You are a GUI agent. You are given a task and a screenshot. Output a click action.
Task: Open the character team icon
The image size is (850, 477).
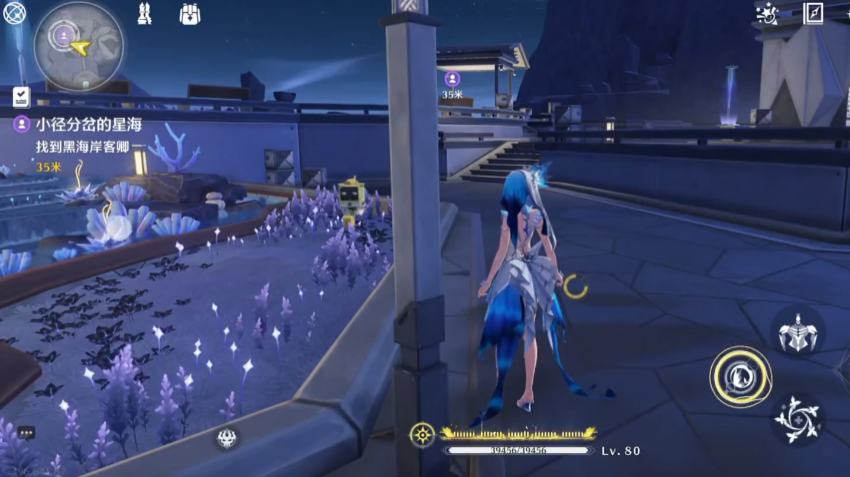pos(144,13)
